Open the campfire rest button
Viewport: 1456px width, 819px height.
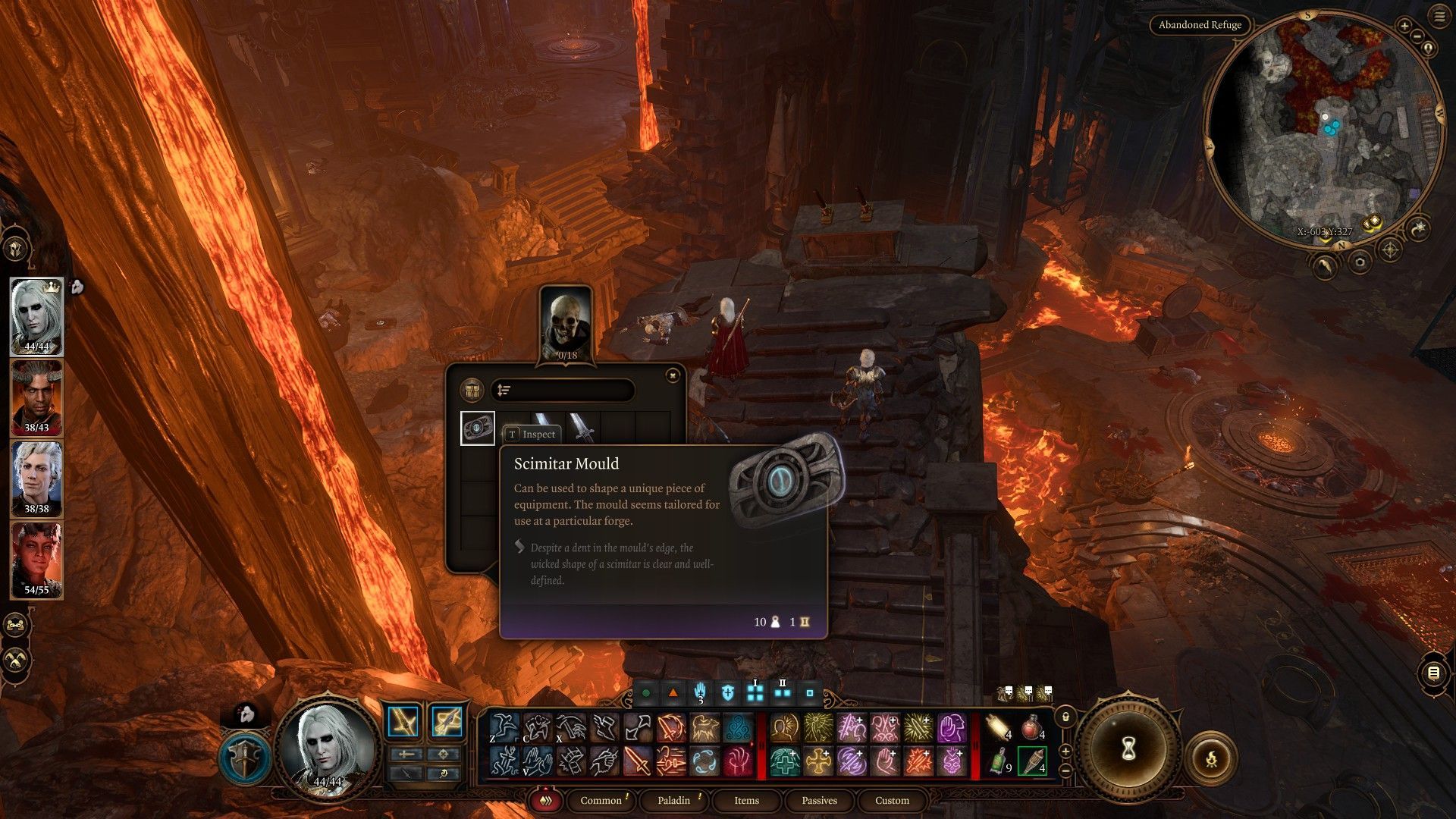coord(1211,758)
